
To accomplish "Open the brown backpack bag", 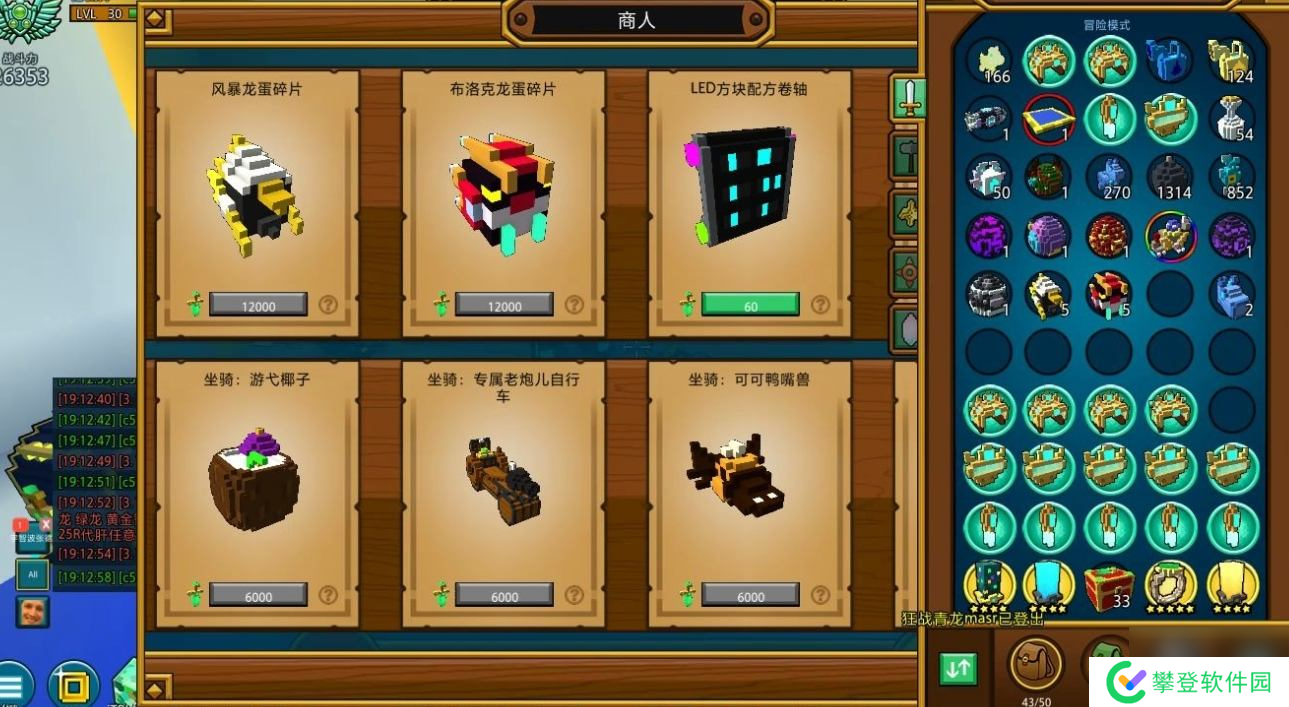I will 1035,663.
